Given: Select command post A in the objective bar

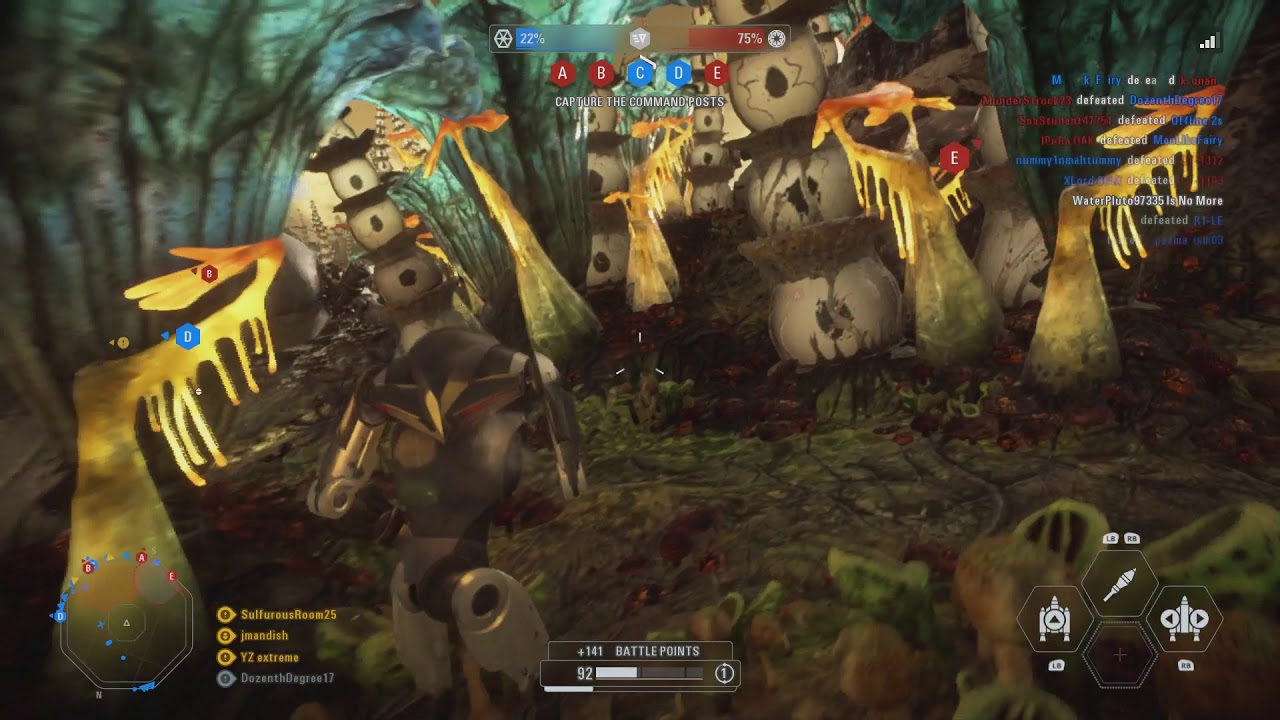Looking at the screenshot, I should coord(562,73).
